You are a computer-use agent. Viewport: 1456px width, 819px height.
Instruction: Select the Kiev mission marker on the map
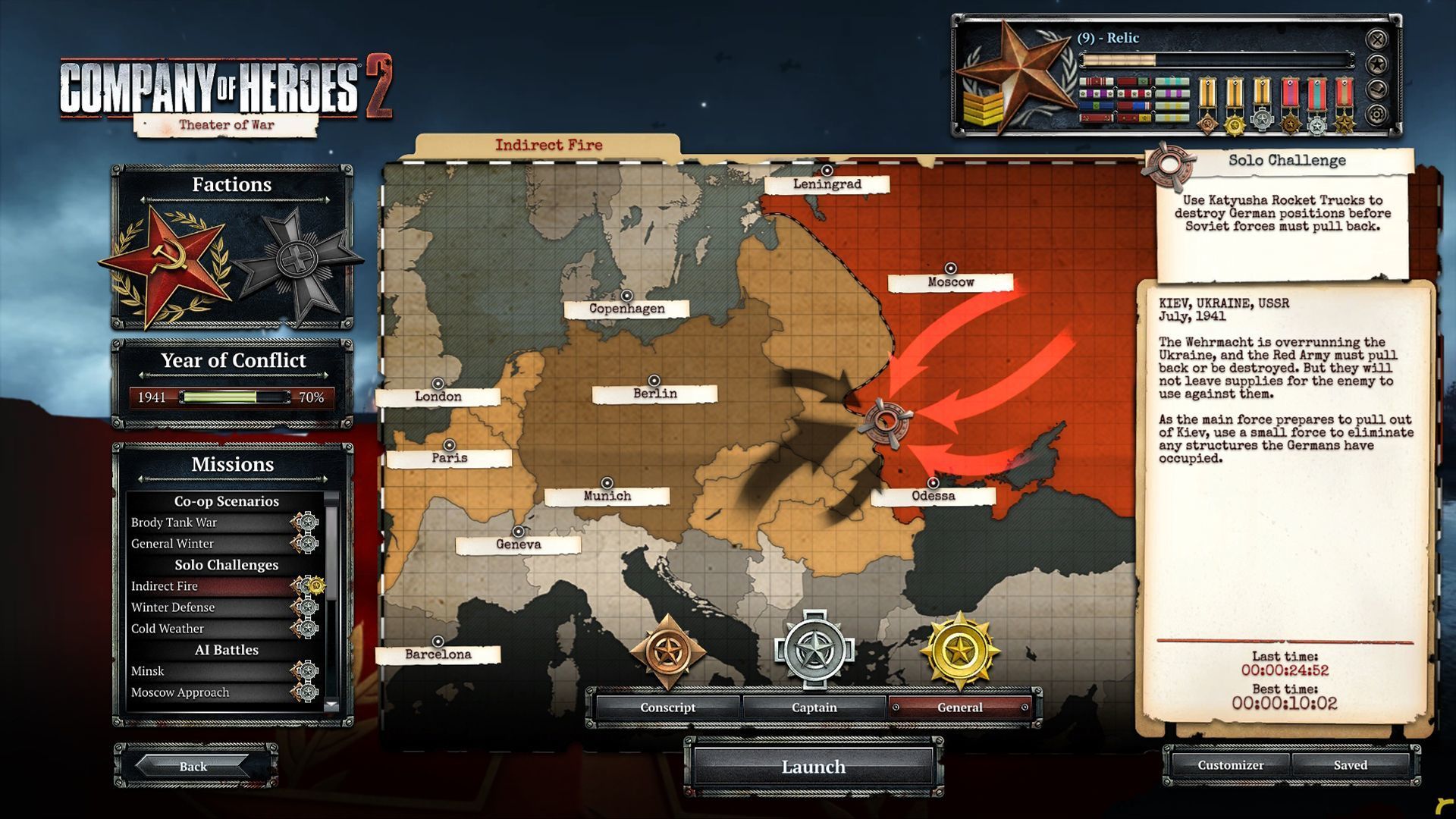pos(884,422)
